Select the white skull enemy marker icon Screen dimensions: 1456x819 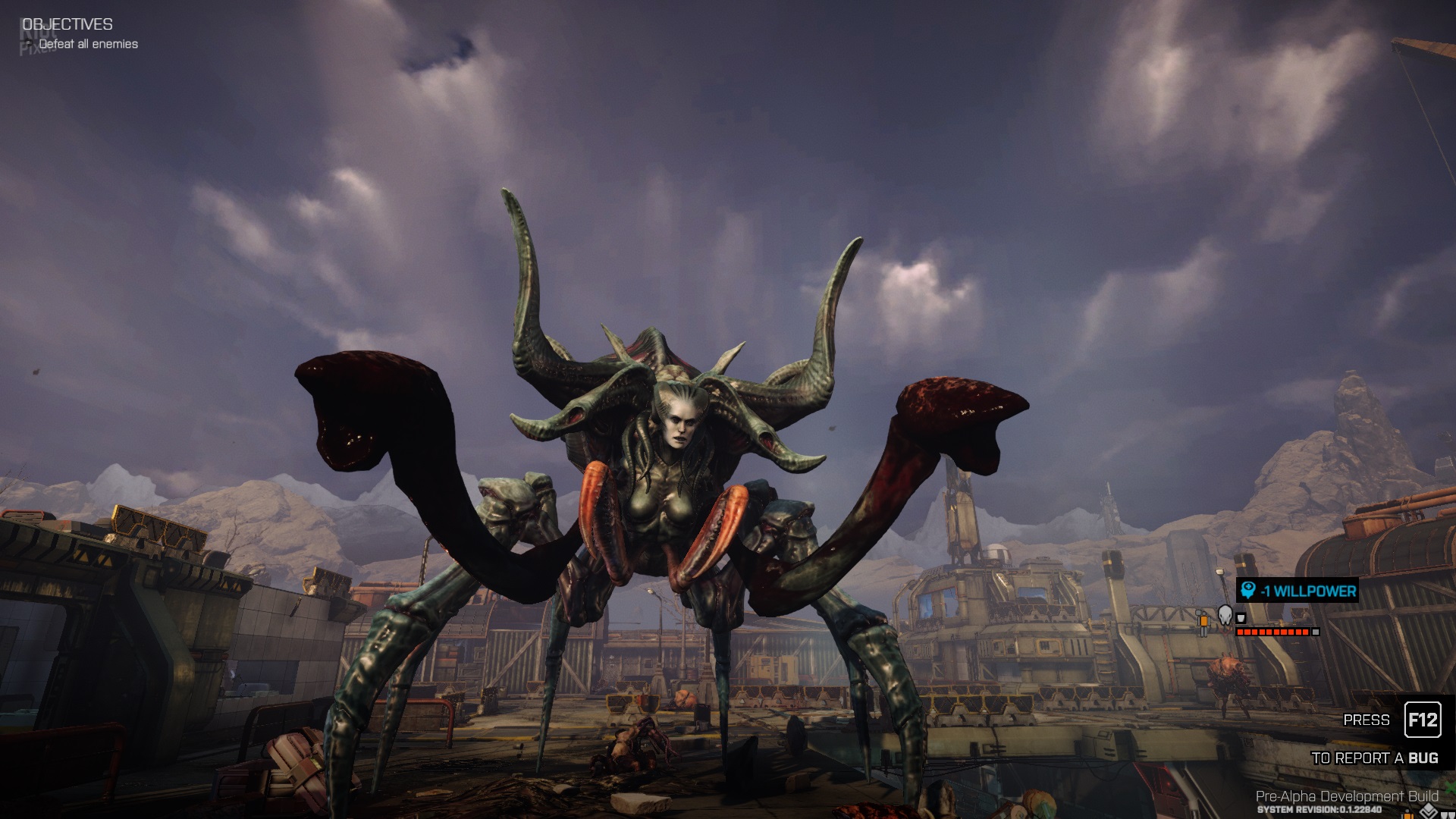click(1225, 614)
